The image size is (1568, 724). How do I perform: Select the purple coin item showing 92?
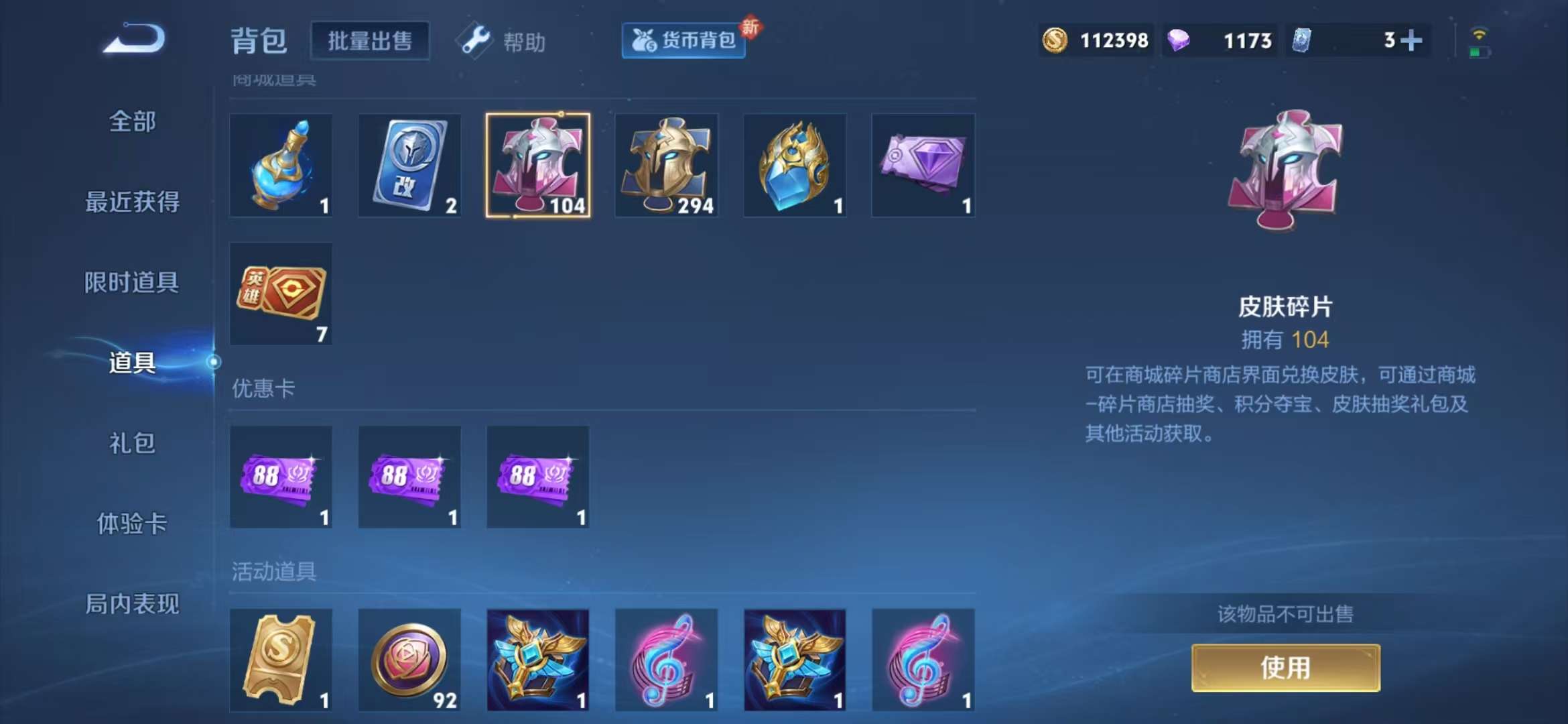[409, 660]
